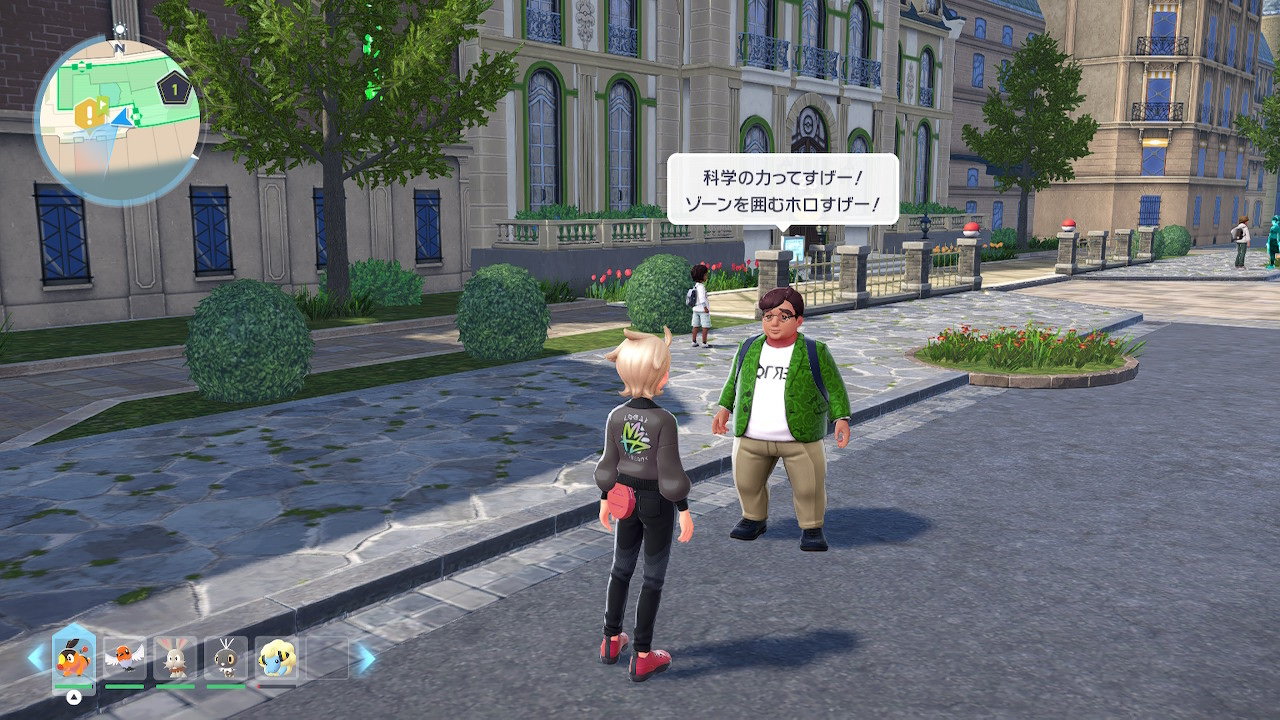The height and width of the screenshot is (720, 1280).
Task: Choose Bunnelby from the party bar
Action: tap(175, 658)
